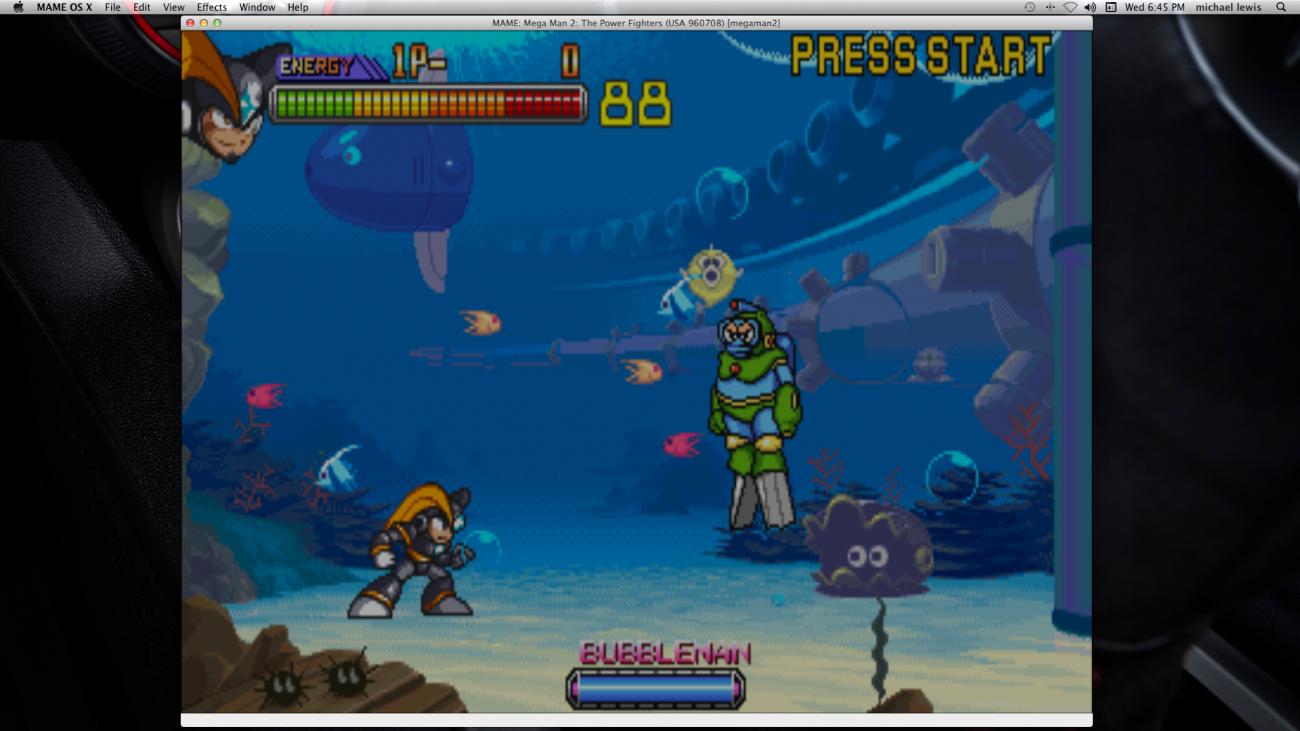Viewport: 1300px width, 731px height.
Task: Open the Help menu dropdown
Action: pos(293,7)
